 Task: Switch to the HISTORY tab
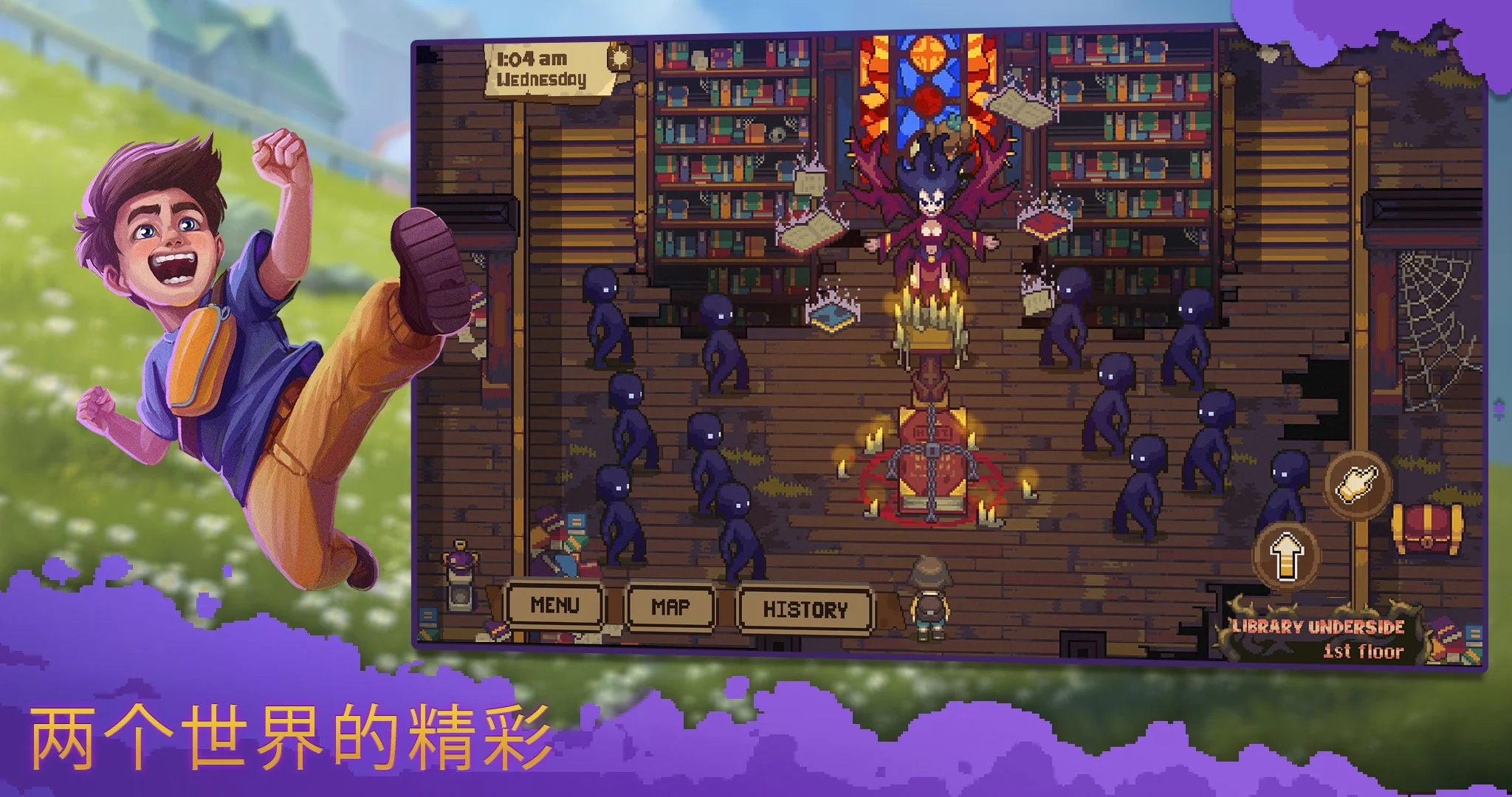click(x=805, y=607)
